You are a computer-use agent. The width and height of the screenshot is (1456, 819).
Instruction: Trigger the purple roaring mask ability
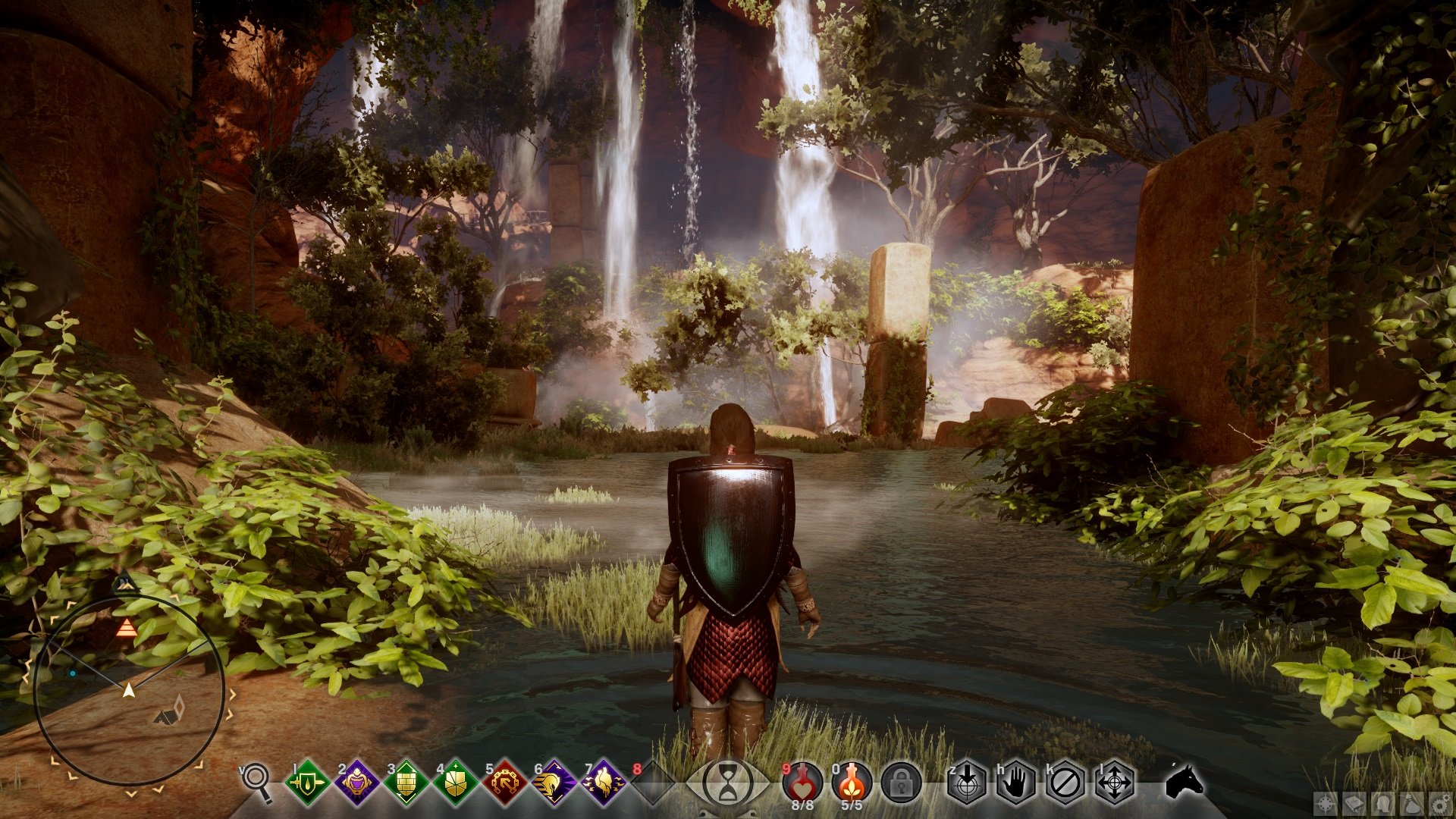pyautogui.click(x=356, y=782)
